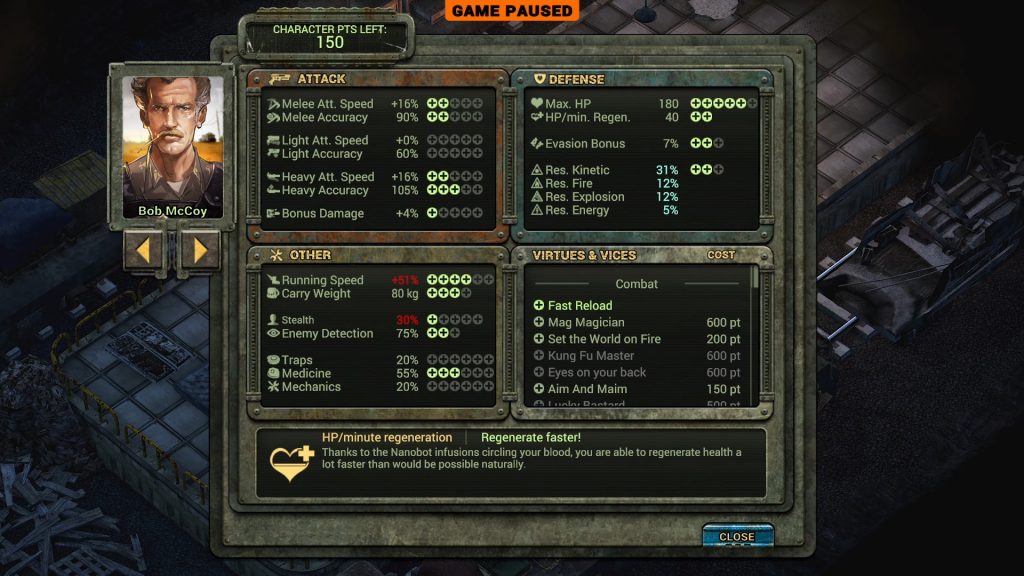Close the character stats window
The height and width of the screenshot is (576, 1024).
pos(737,537)
